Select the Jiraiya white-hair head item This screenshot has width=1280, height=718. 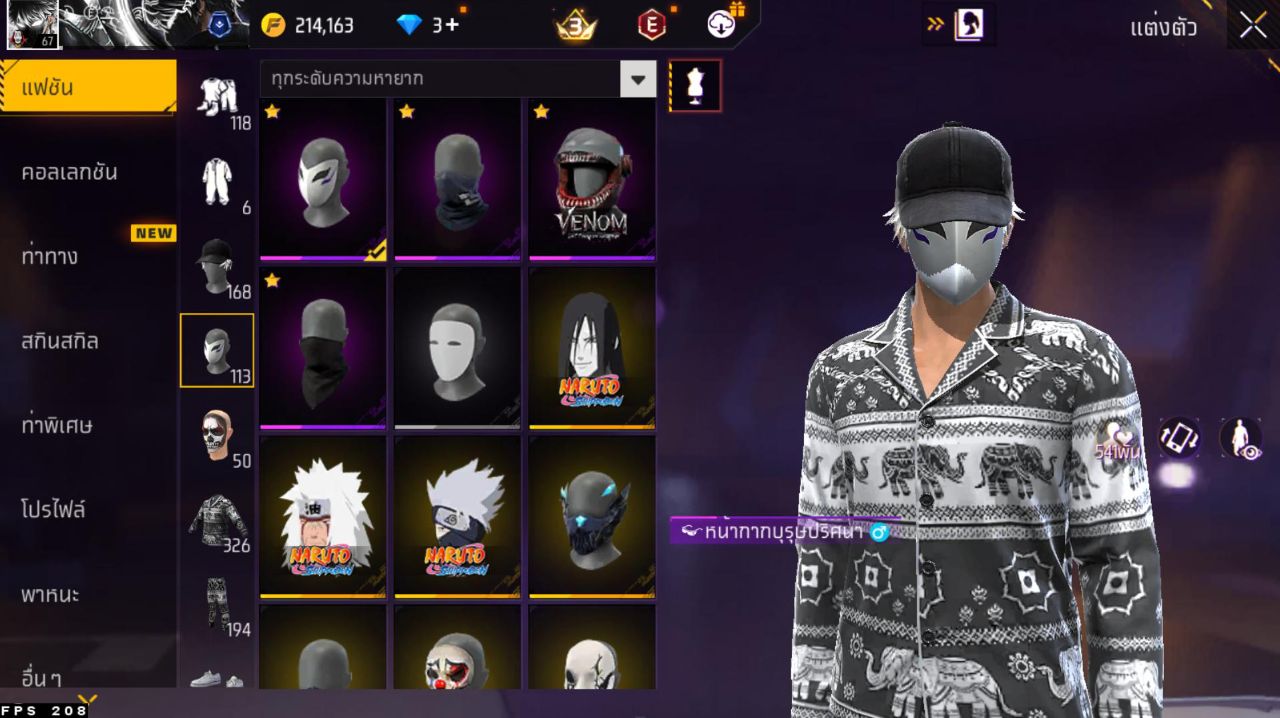click(x=322, y=516)
